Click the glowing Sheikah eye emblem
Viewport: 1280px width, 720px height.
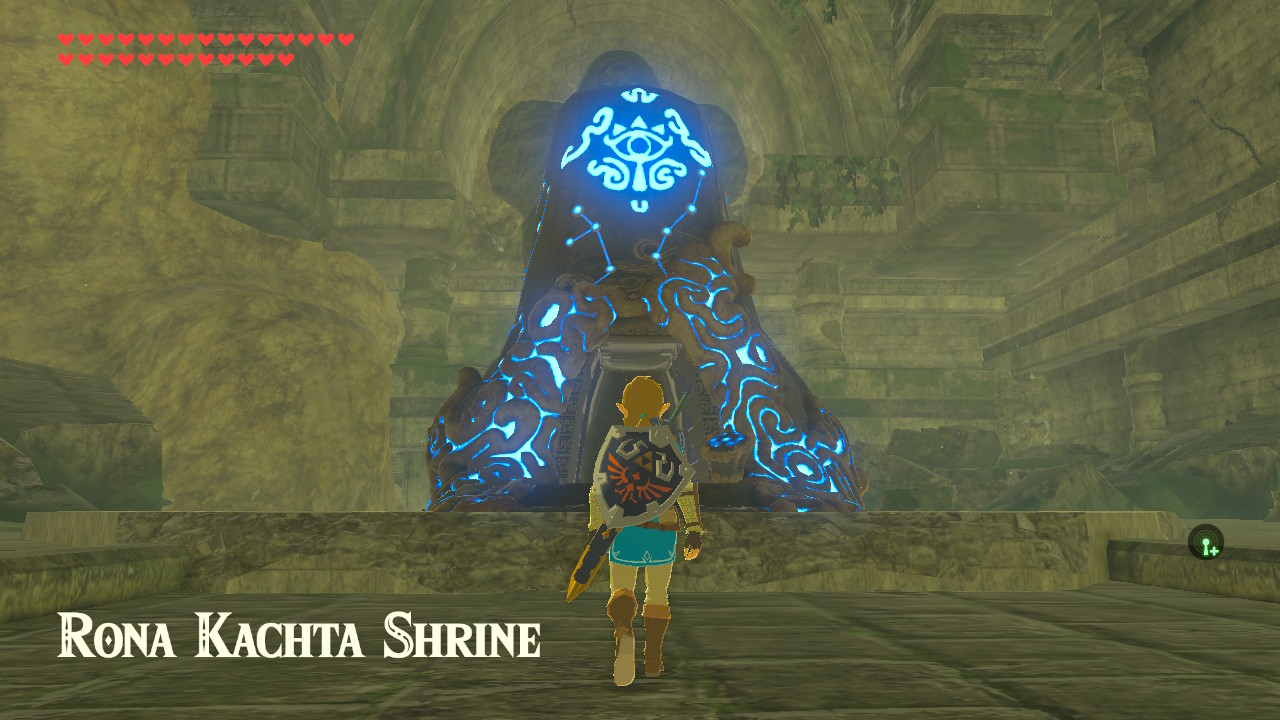[637, 142]
